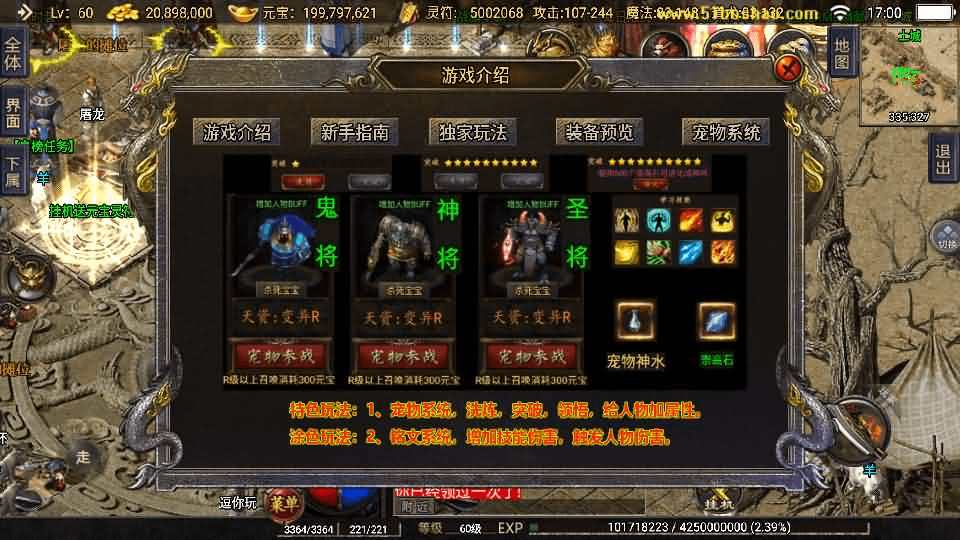Open the 新手指南 tab
Screen dimensions: 960x540
click(354, 132)
